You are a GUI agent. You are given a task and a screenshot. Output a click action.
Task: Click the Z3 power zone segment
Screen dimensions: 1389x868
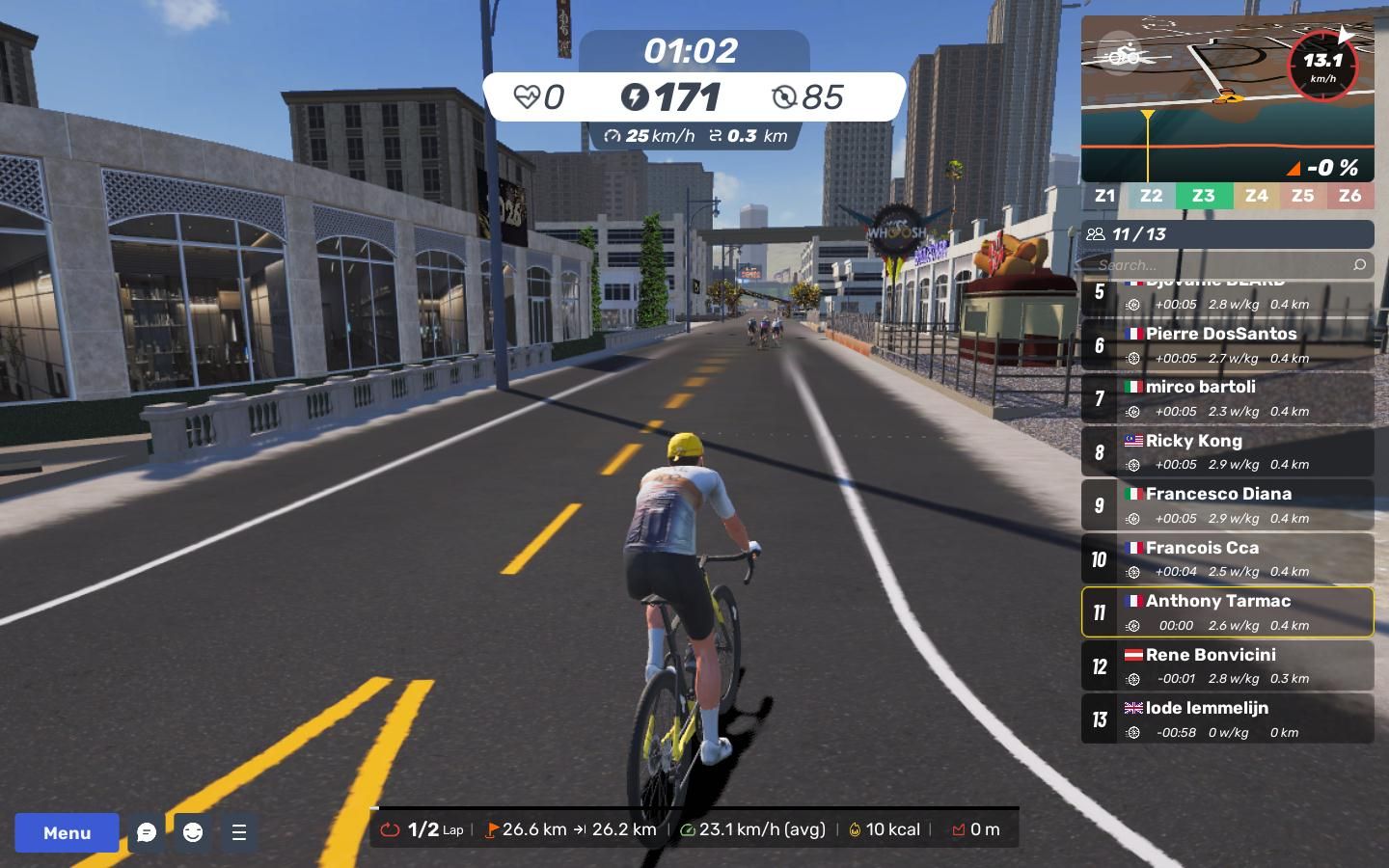pyautogui.click(x=1203, y=196)
